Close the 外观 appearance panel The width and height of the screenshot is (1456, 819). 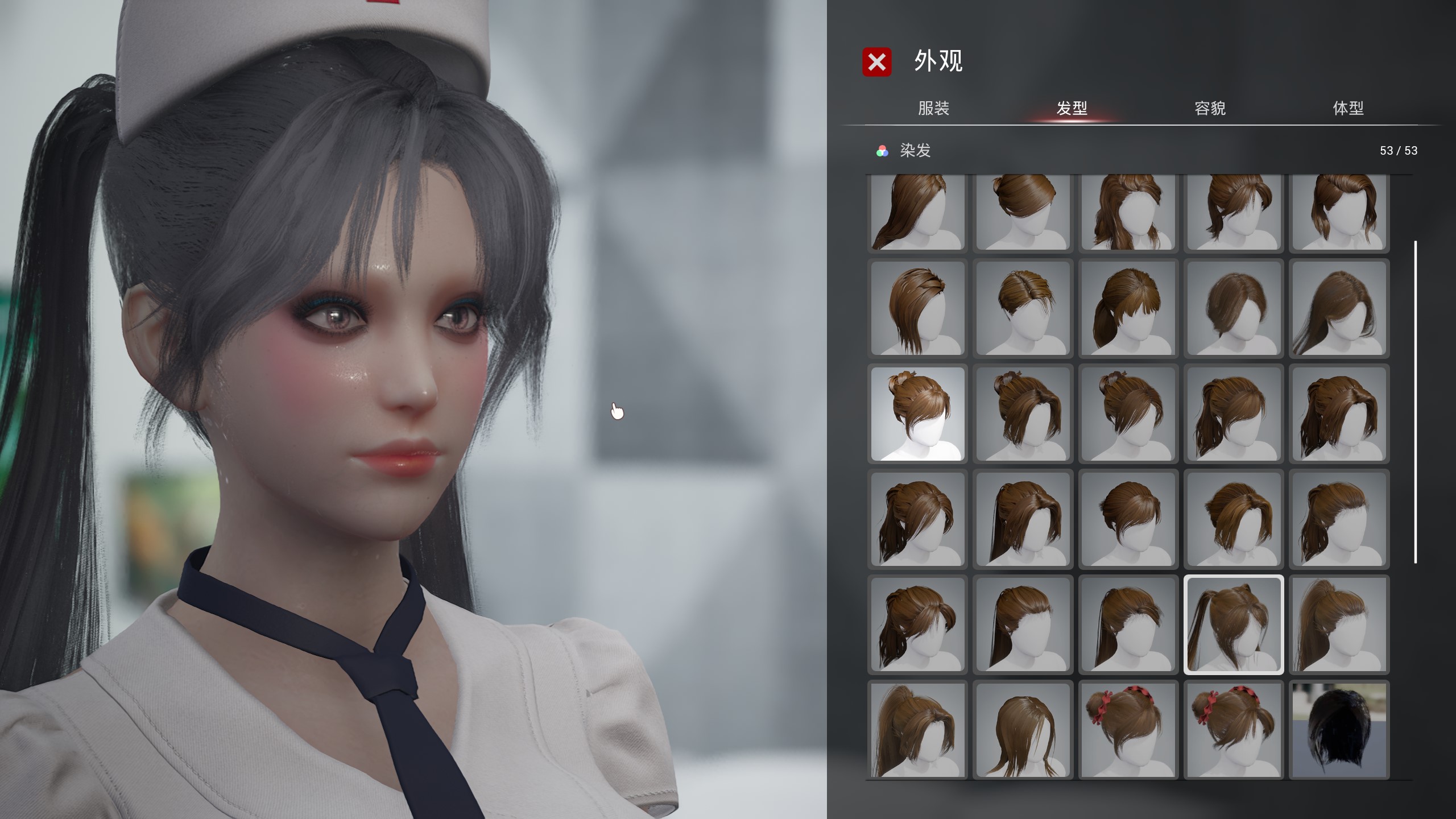tap(876, 62)
